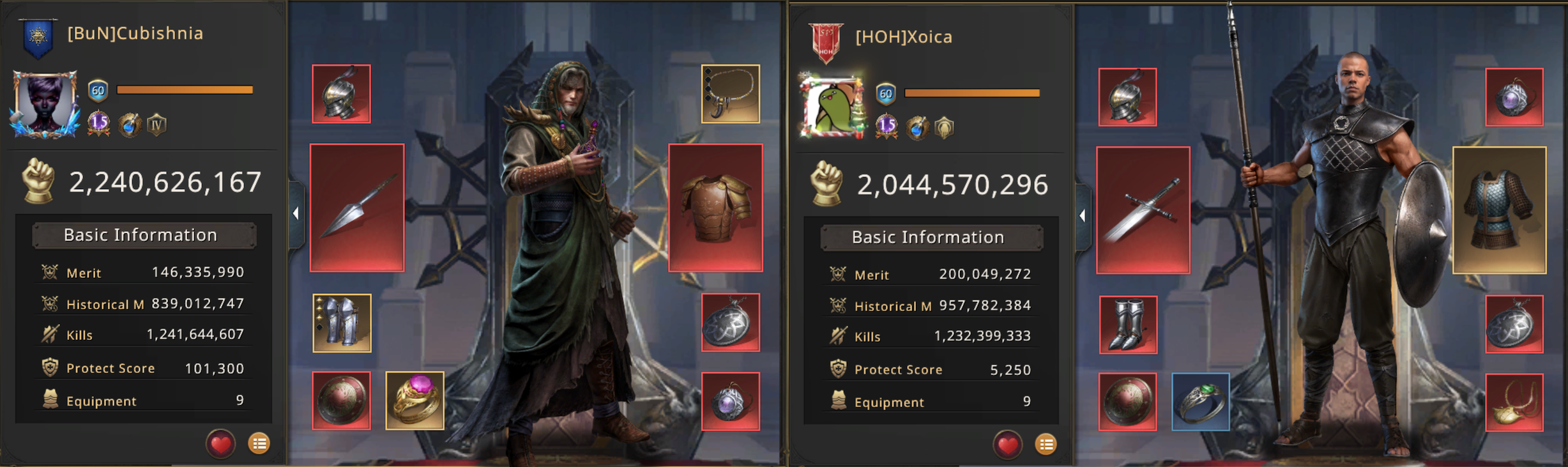Open the pink gem gold ring slot
The width and height of the screenshot is (1568, 467).
tap(415, 401)
